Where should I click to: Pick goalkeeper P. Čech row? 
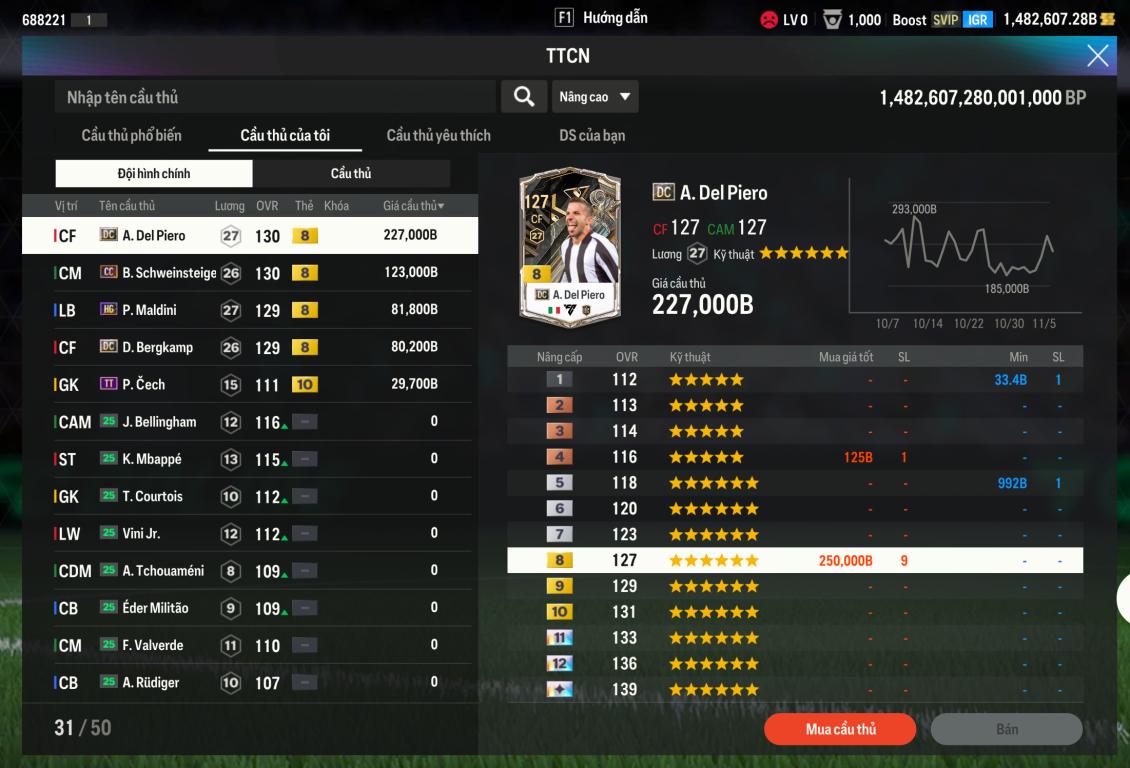point(250,384)
